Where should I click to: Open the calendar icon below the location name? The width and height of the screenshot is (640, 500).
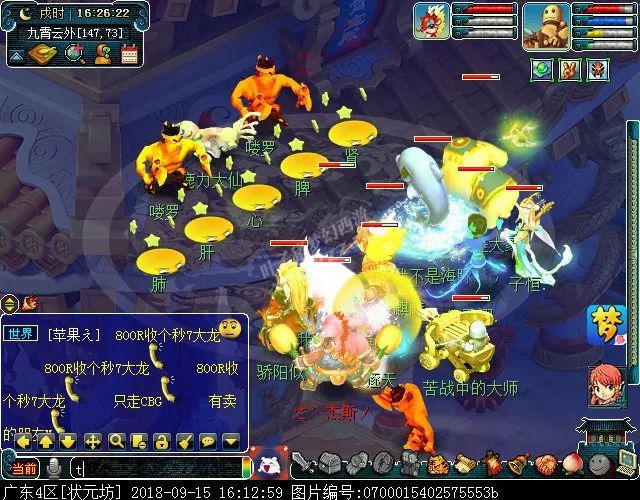[x=128, y=54]
